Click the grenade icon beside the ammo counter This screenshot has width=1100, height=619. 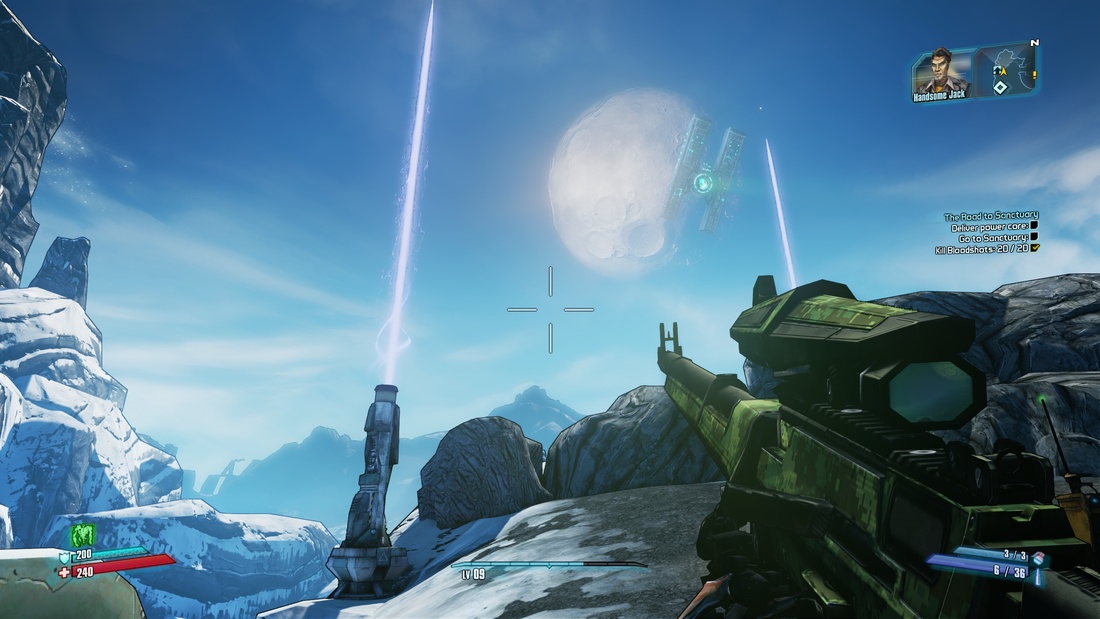(1037, 558)
